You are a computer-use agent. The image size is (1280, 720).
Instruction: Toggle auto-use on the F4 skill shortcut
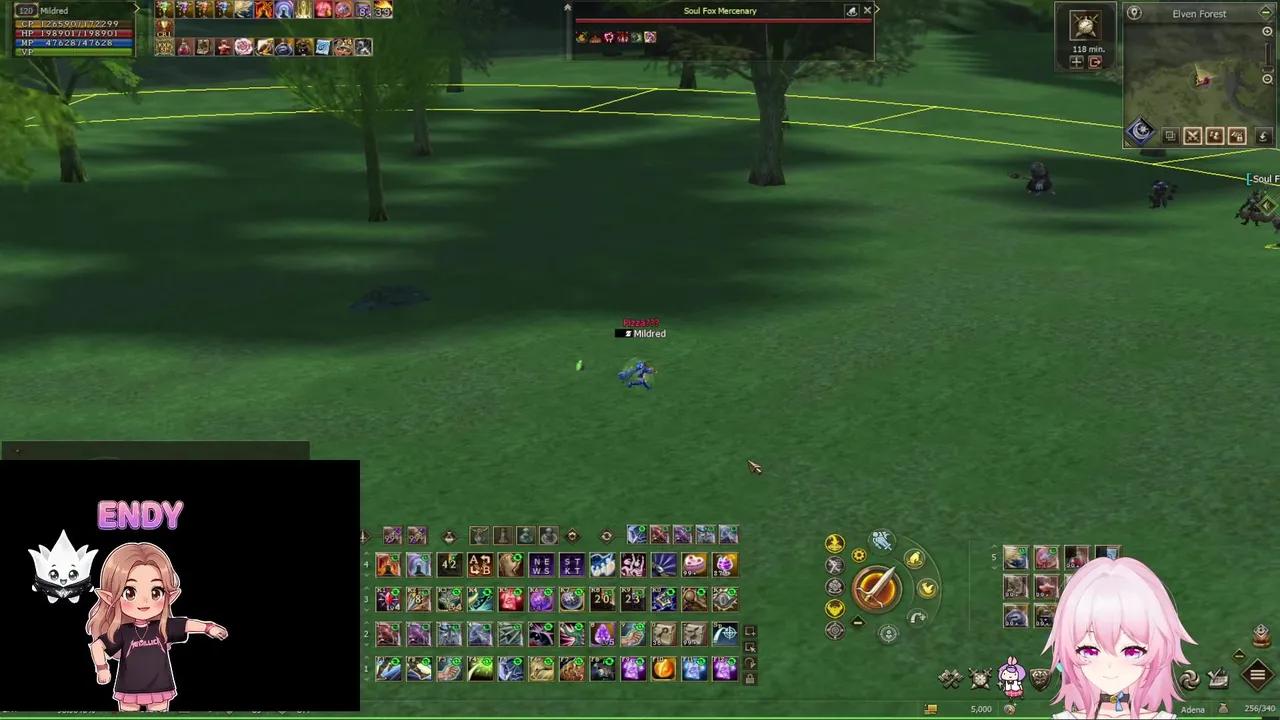pyautogui.click(x=487, y=659)
